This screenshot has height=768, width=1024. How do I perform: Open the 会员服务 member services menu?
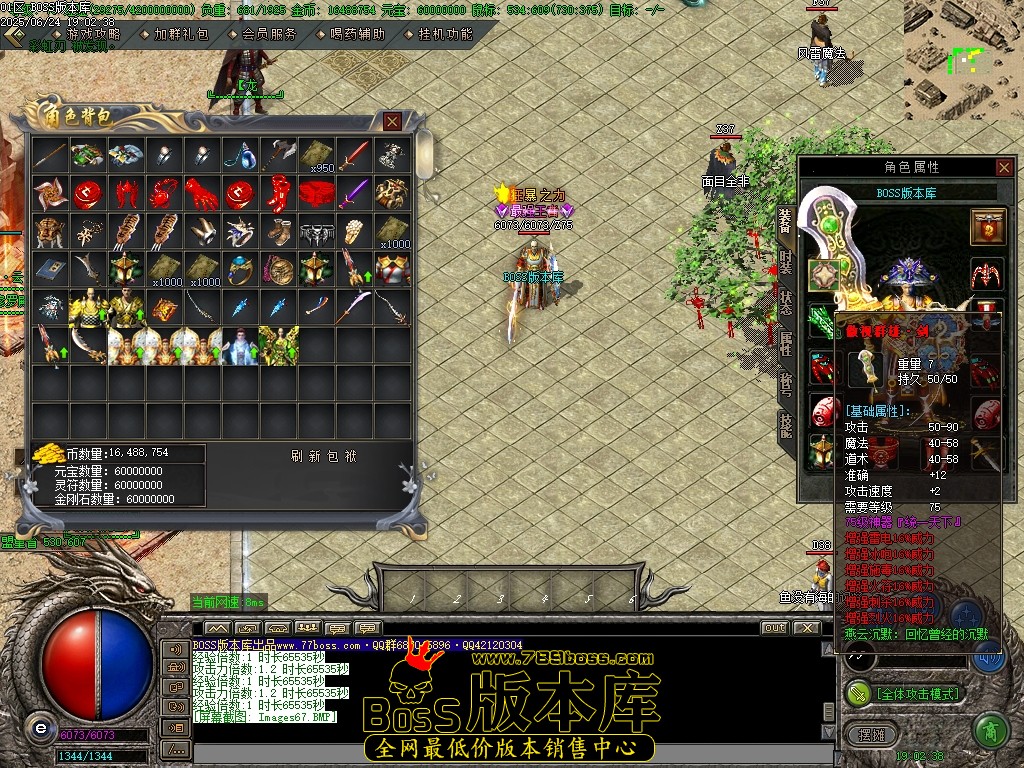pyautogui.click(x=269, y=33)
